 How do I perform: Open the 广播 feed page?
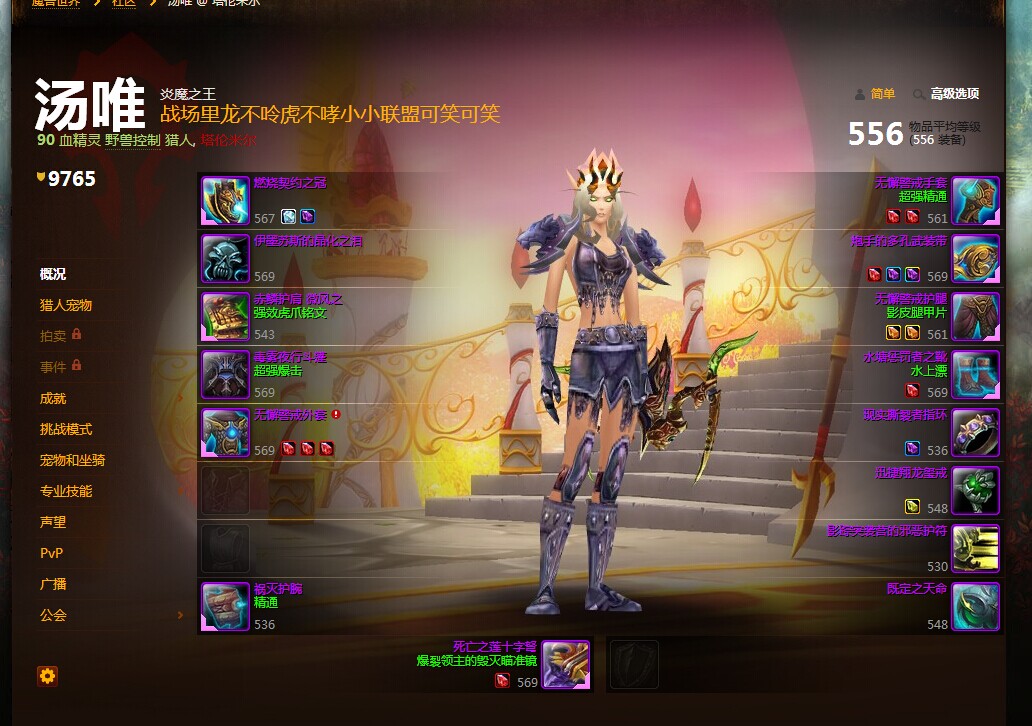tap(53, 584)
